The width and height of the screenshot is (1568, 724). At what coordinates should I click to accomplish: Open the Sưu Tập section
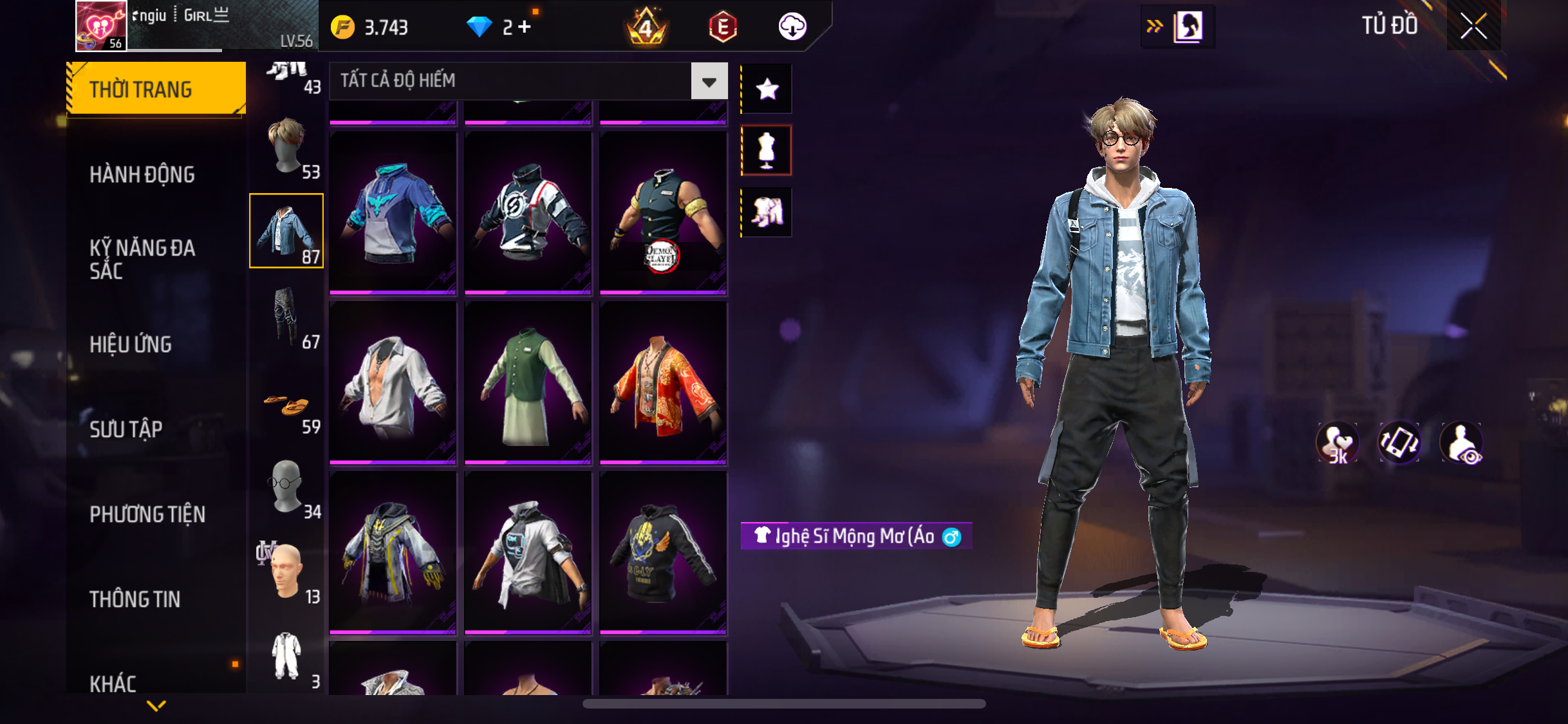tap(126, 429)
